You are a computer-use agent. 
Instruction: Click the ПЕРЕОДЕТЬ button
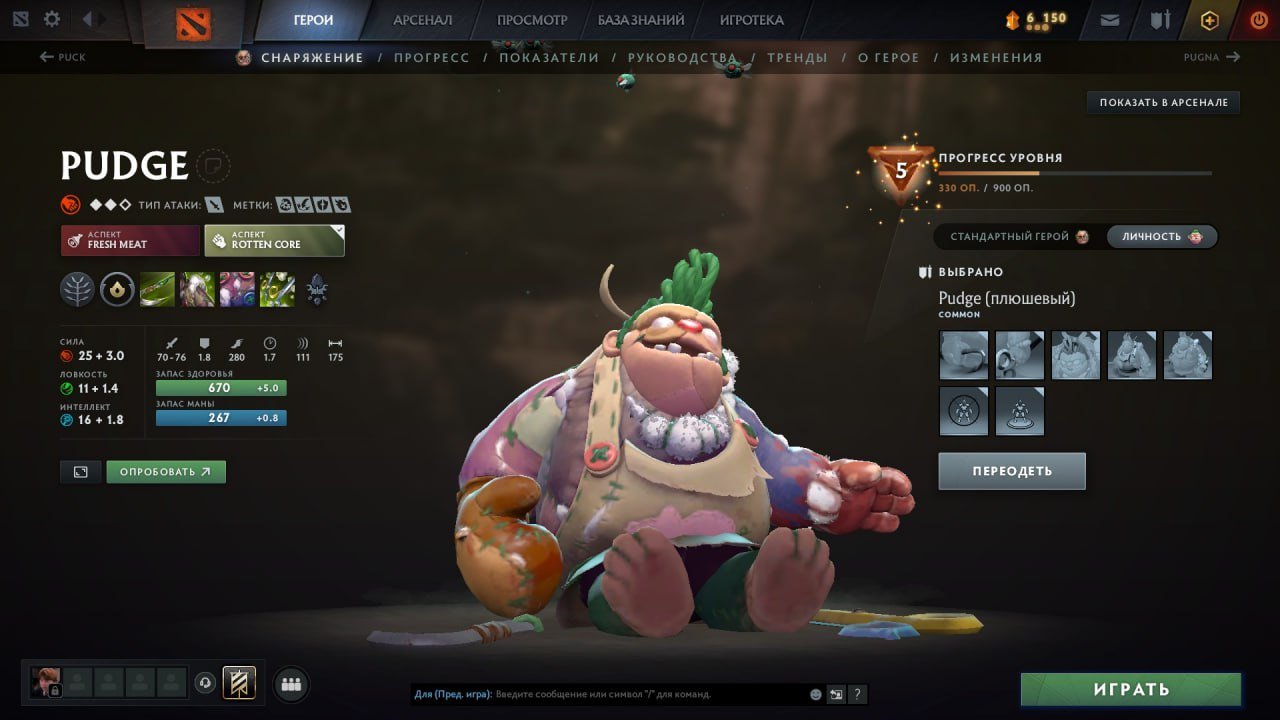click(1011, 470)
